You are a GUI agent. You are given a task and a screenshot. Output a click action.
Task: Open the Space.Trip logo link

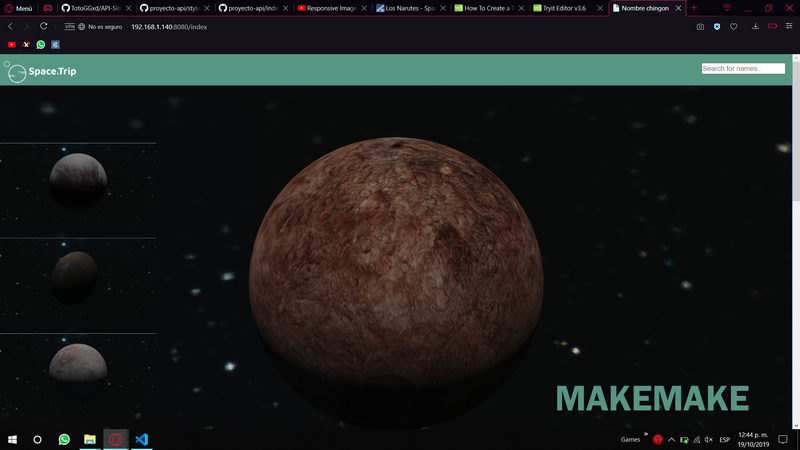pyautogui.click(x=42, y=71)
